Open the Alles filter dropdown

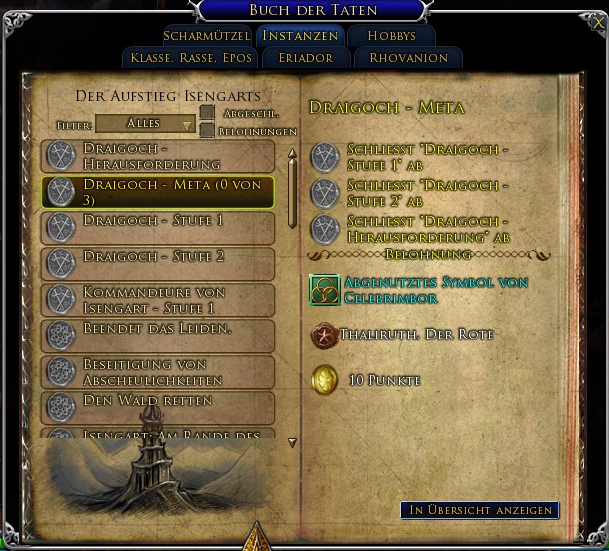[146, 124]
